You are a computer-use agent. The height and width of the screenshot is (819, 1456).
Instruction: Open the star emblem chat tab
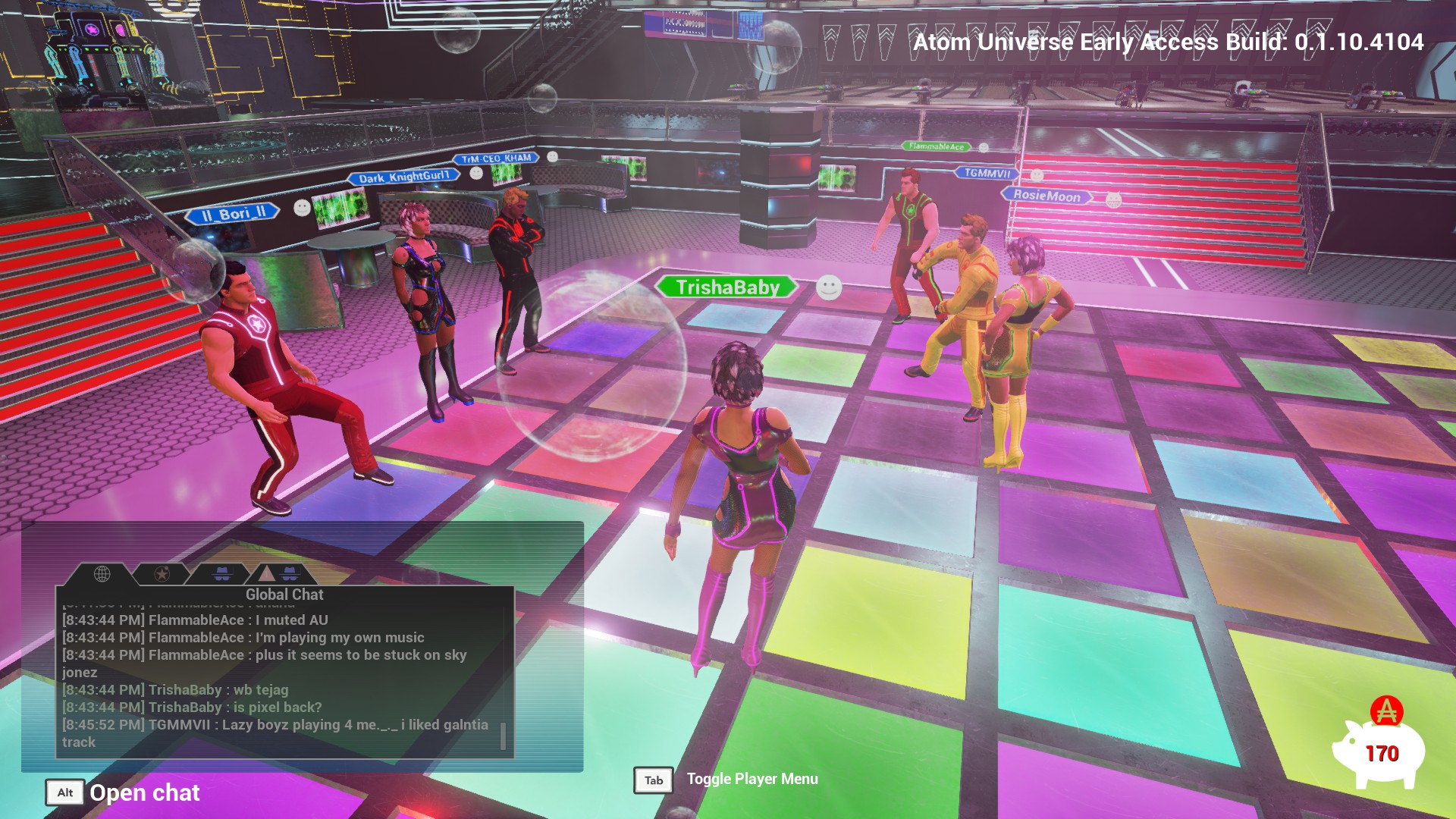click(162, 574)
